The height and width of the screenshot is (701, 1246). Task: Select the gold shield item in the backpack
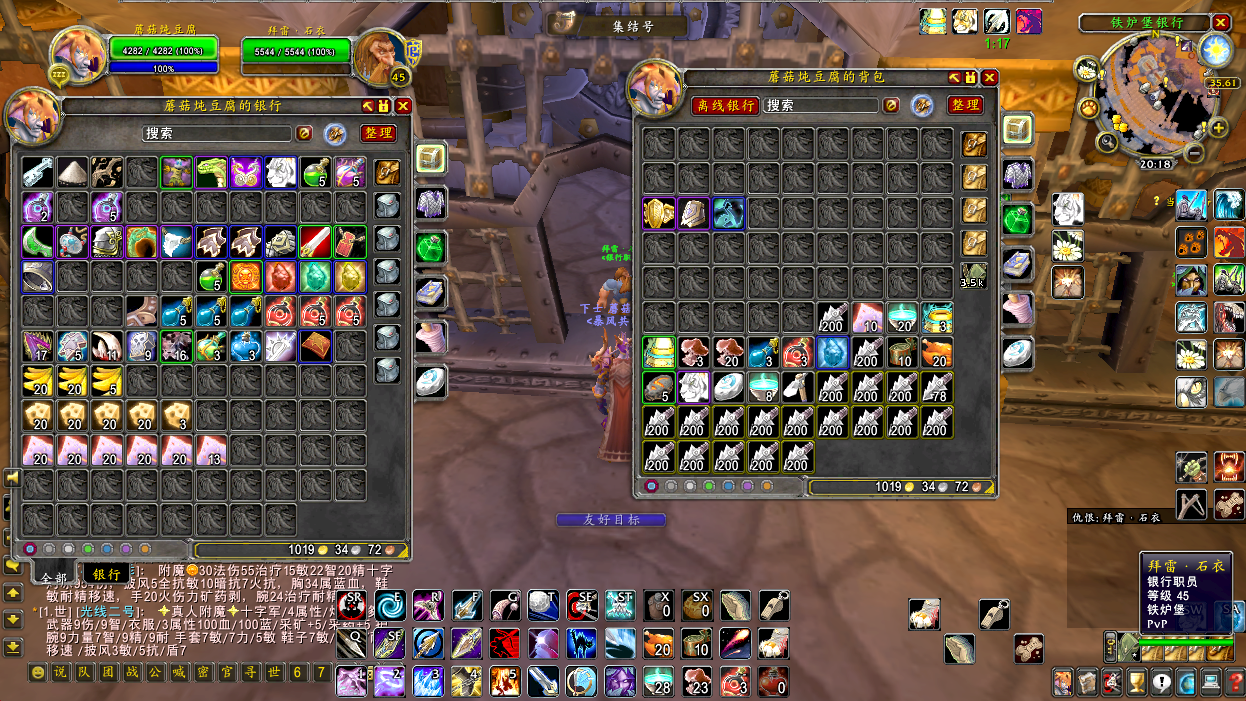[x=659, y=213]
